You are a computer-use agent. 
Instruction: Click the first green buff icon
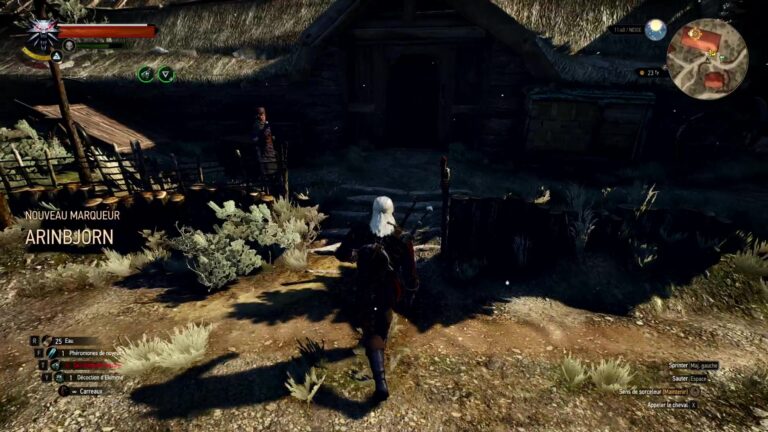[146, 74]
